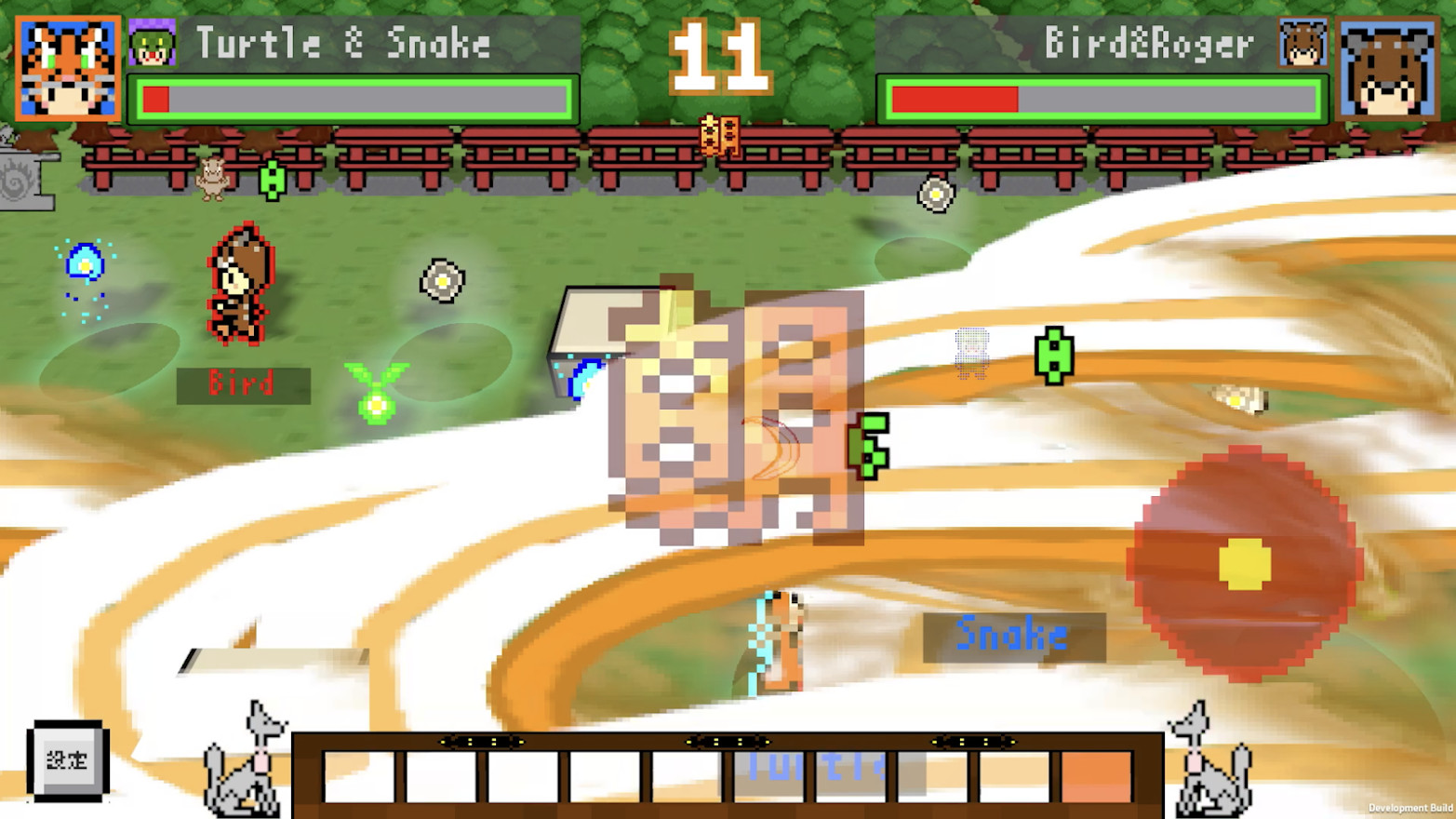
Task: Click the Bird name tag on the field
Action: click(242, 383)
